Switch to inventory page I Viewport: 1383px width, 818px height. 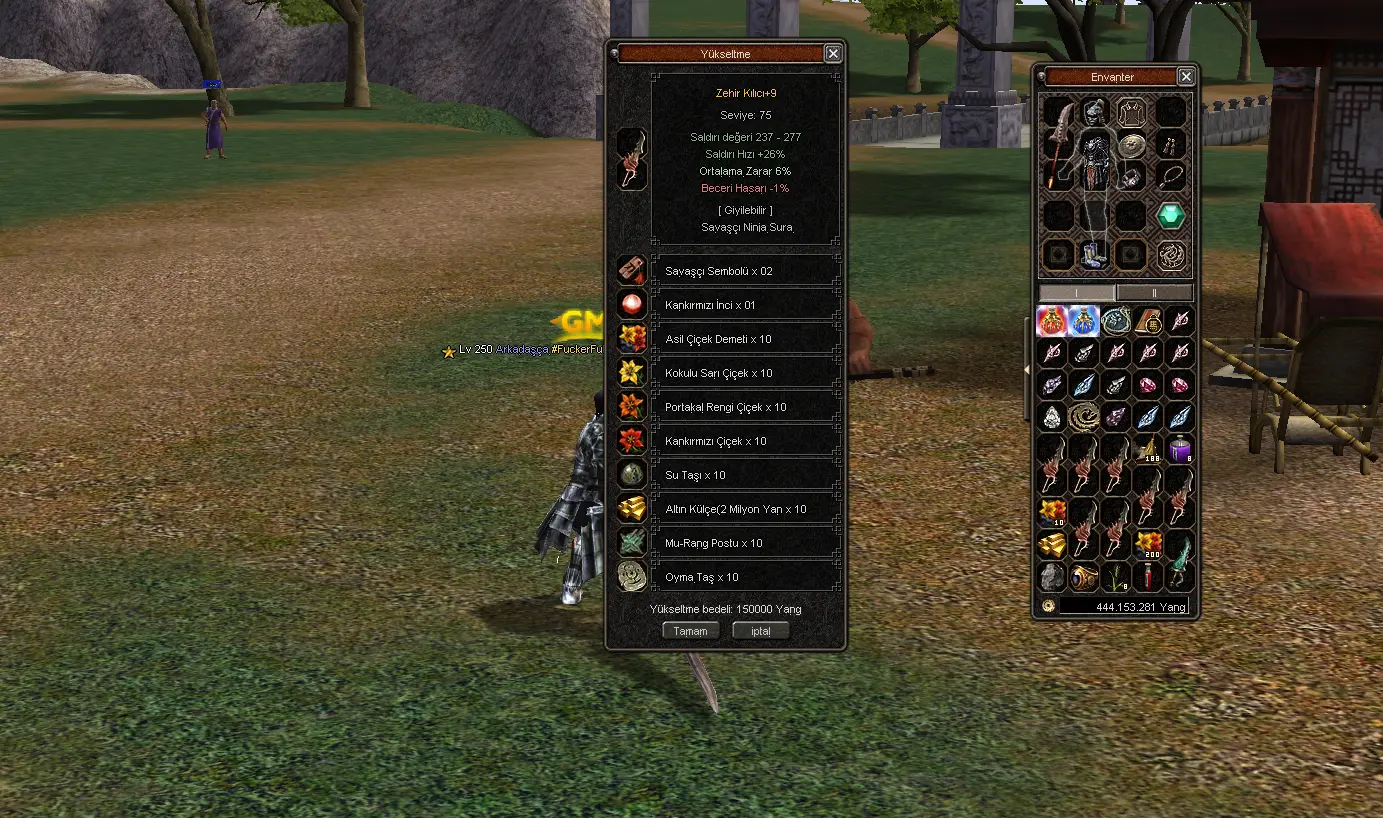(x=1077, y=292)
